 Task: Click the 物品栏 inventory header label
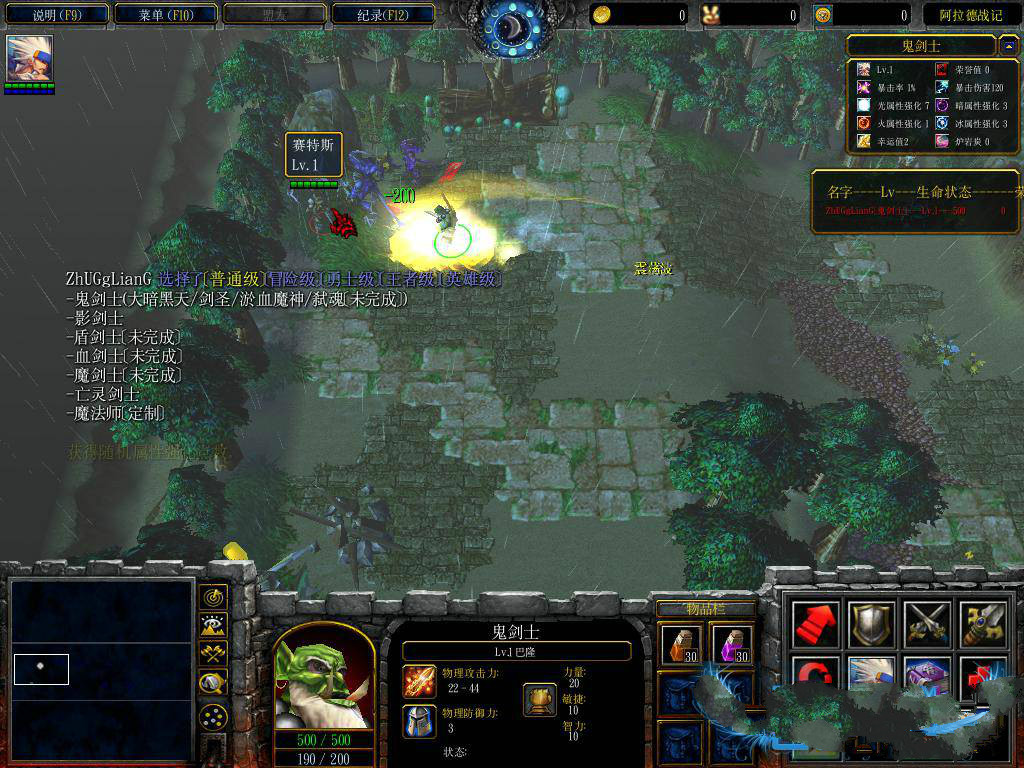click(x=705, y=609)
